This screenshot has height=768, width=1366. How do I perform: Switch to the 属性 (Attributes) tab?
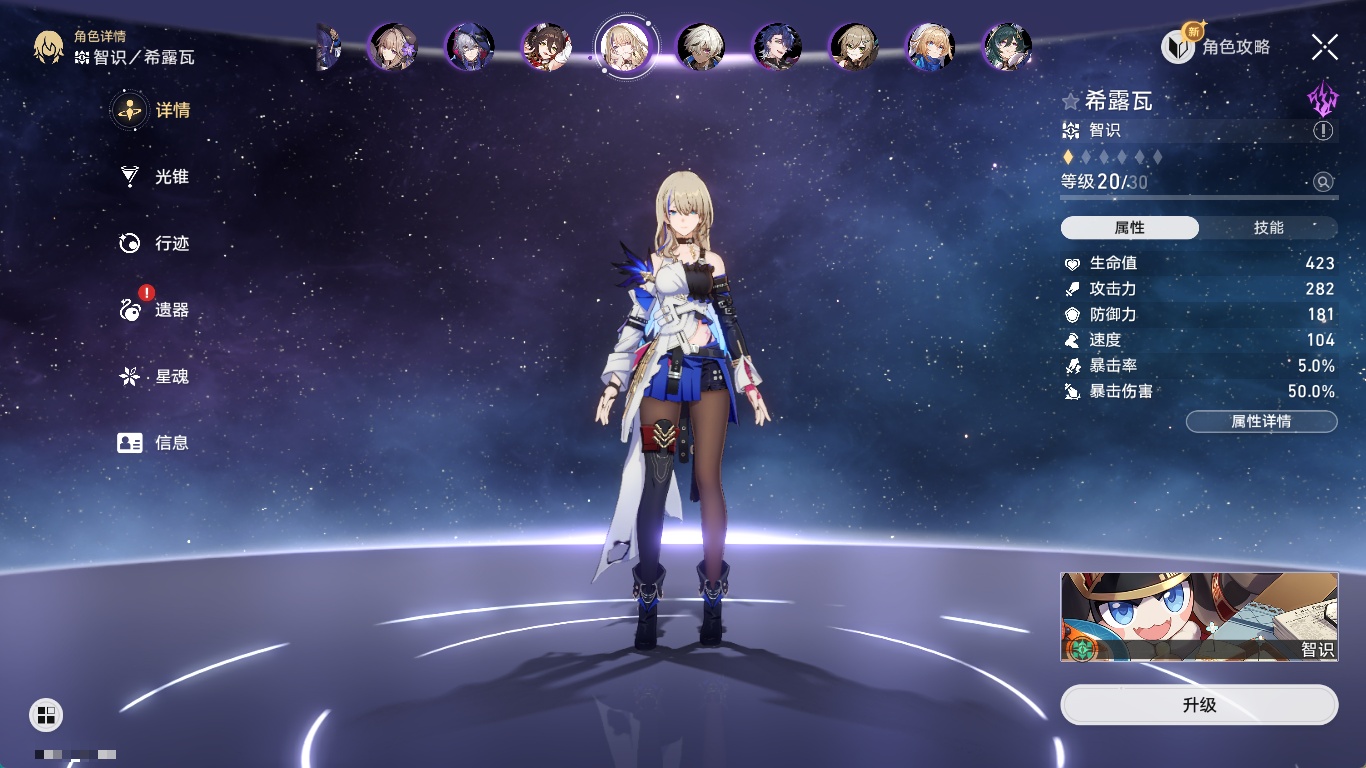(1130, 228)
